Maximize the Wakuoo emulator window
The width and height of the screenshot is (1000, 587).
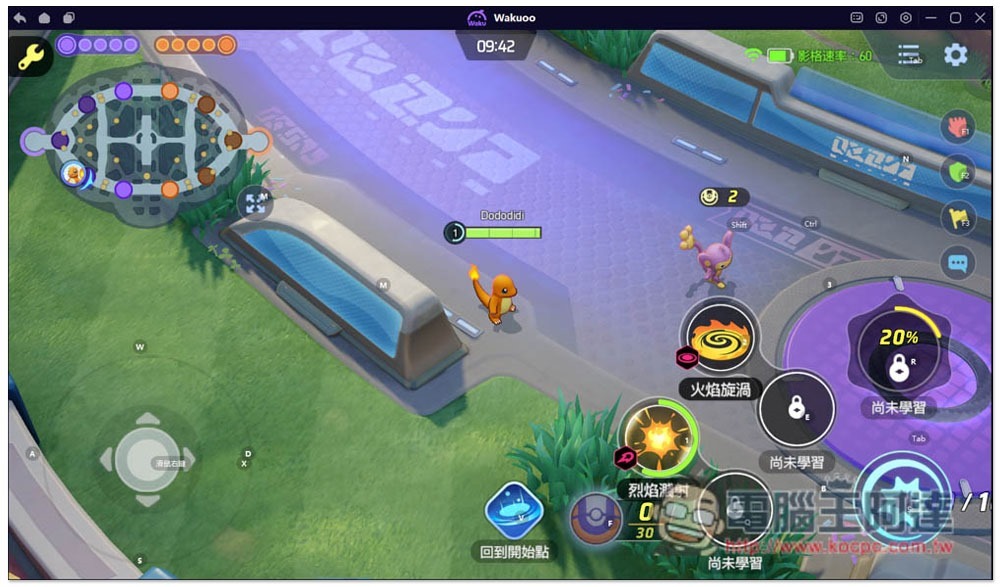pyautogui.click(x=955, y=18)
